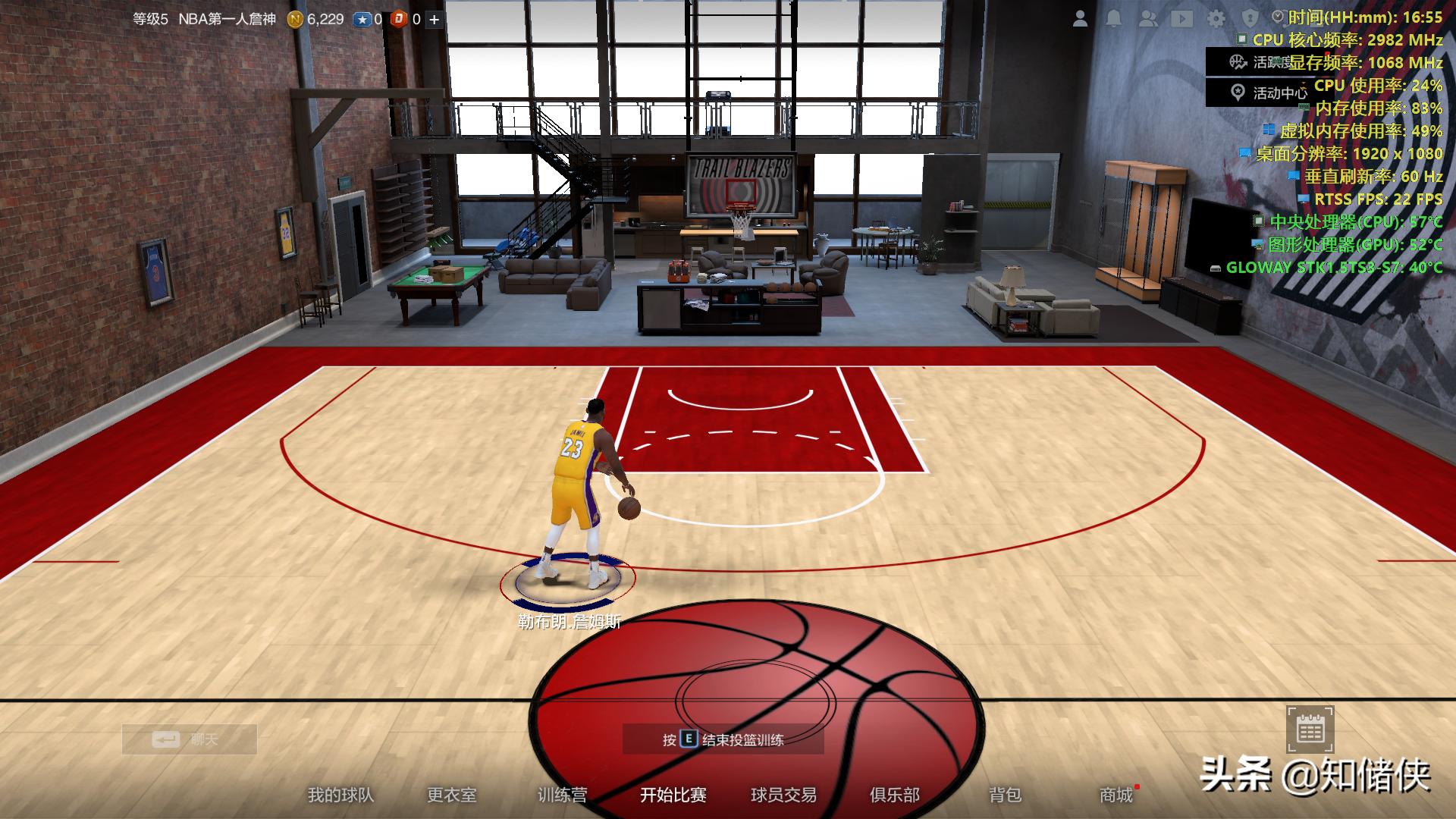The height and width of the screenshot is (819, 1456).
Task: Open settings via the gear icon
Action: (1216, 19)
